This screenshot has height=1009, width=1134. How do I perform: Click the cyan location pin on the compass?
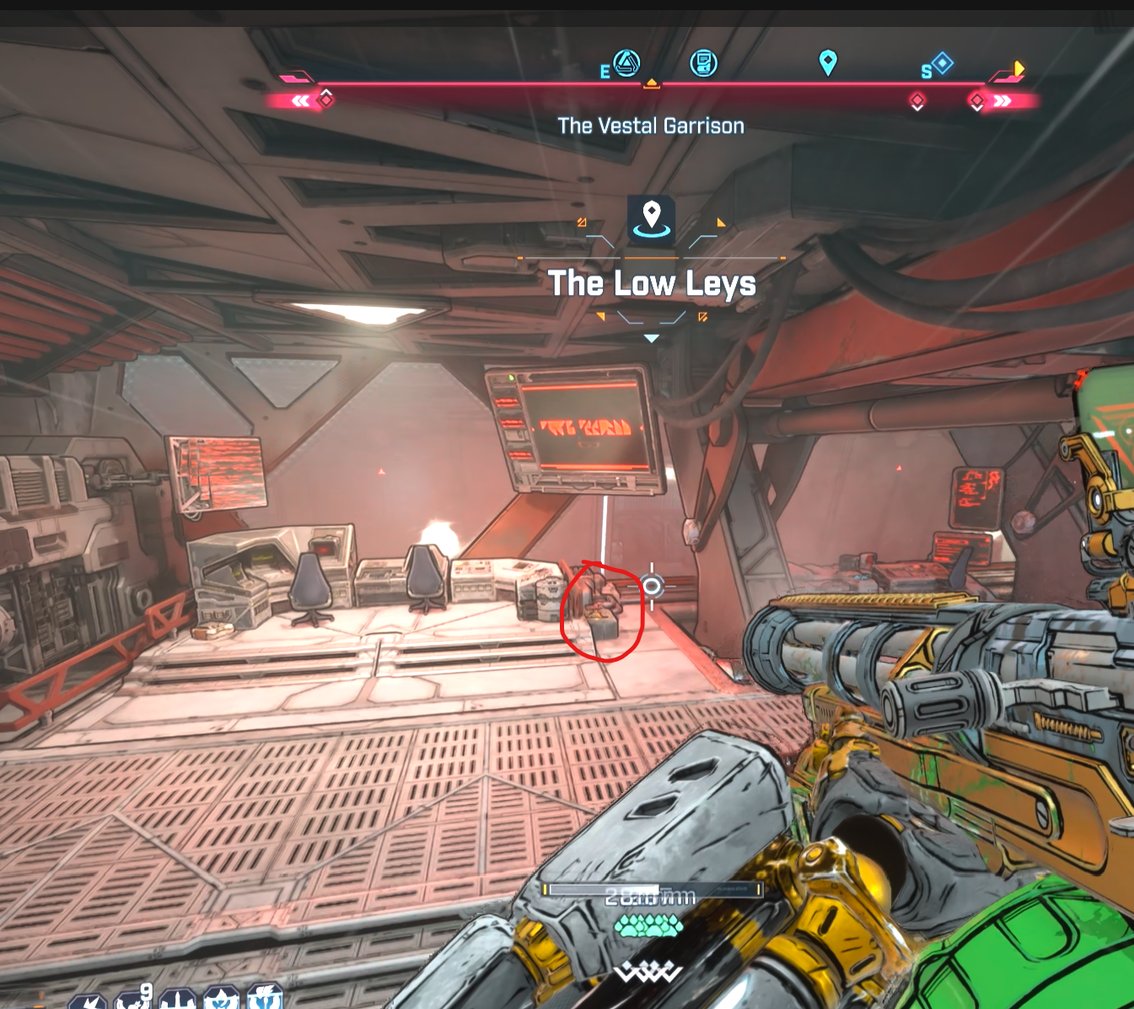click(827, 64)
